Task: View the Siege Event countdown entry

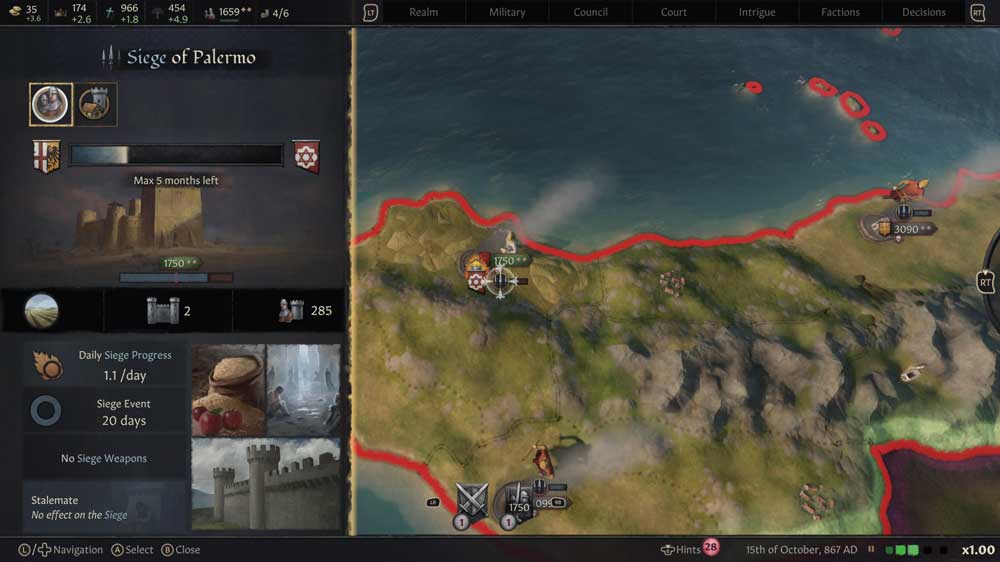Action: click(x=105, y=412)
